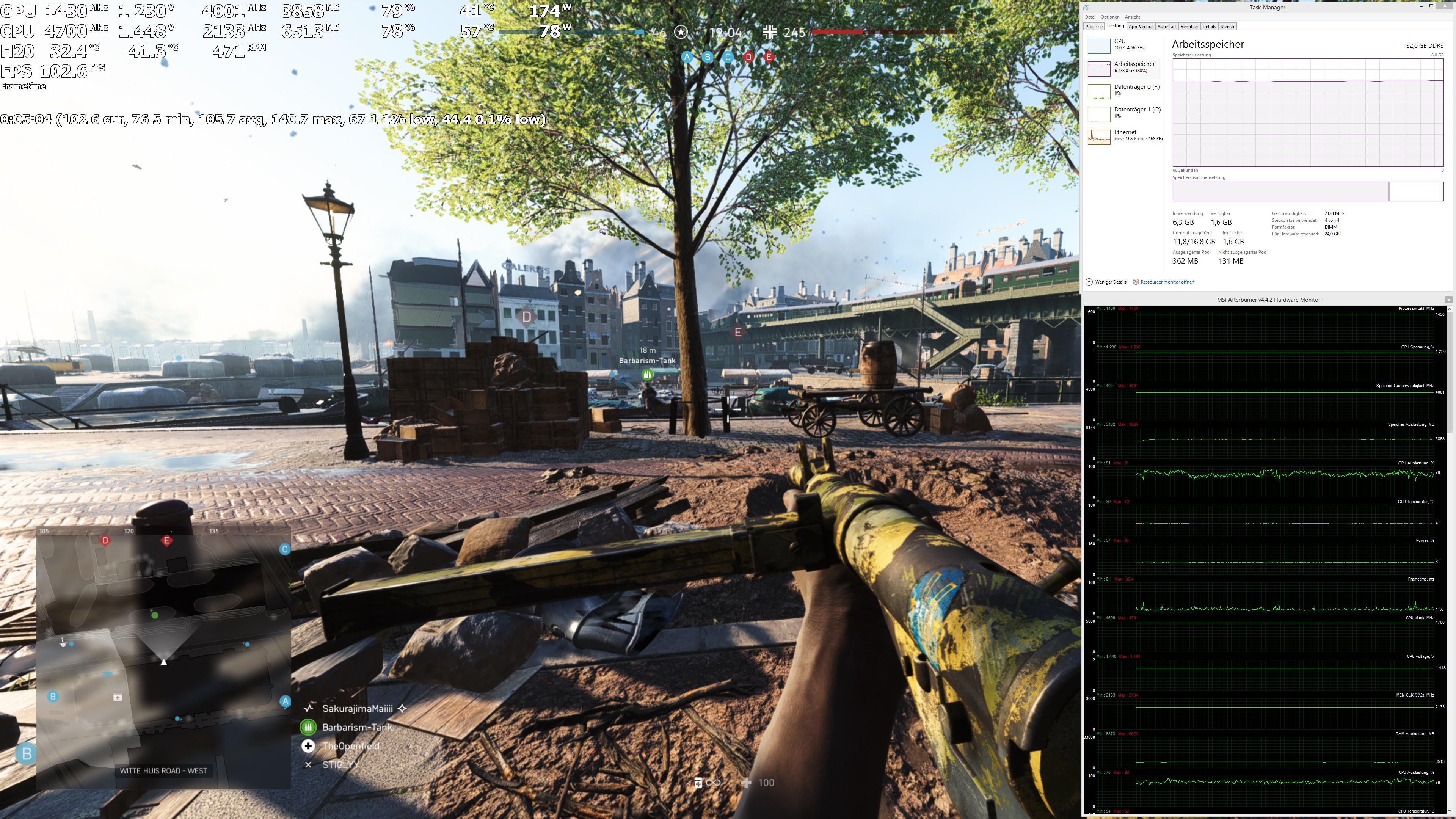Open Ressourcenmonitor via the link
Screen dimensions: 1456x819
pos(1167,281)
